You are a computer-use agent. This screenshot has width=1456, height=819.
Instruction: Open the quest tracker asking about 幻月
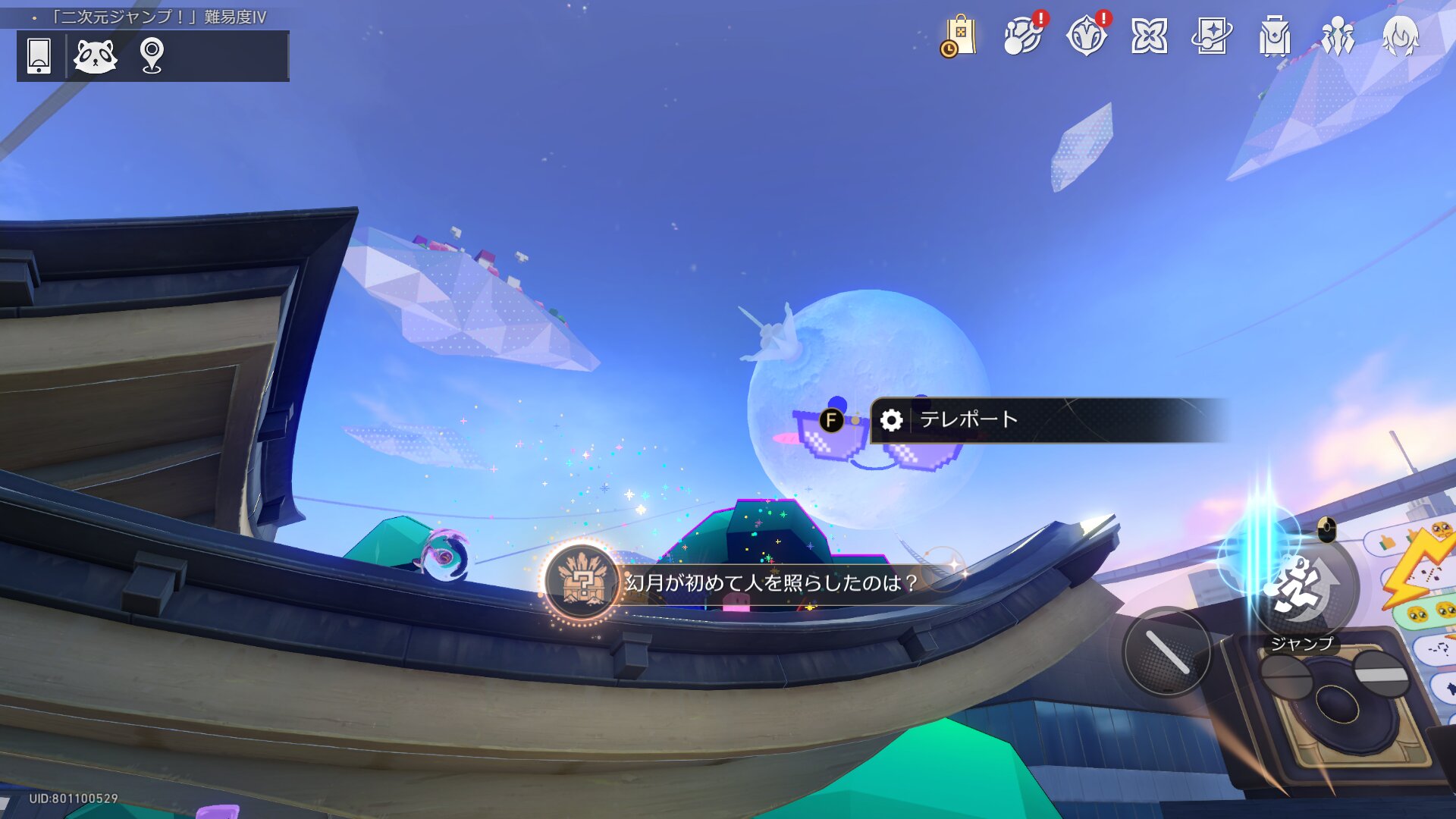[x=770, y=582]
